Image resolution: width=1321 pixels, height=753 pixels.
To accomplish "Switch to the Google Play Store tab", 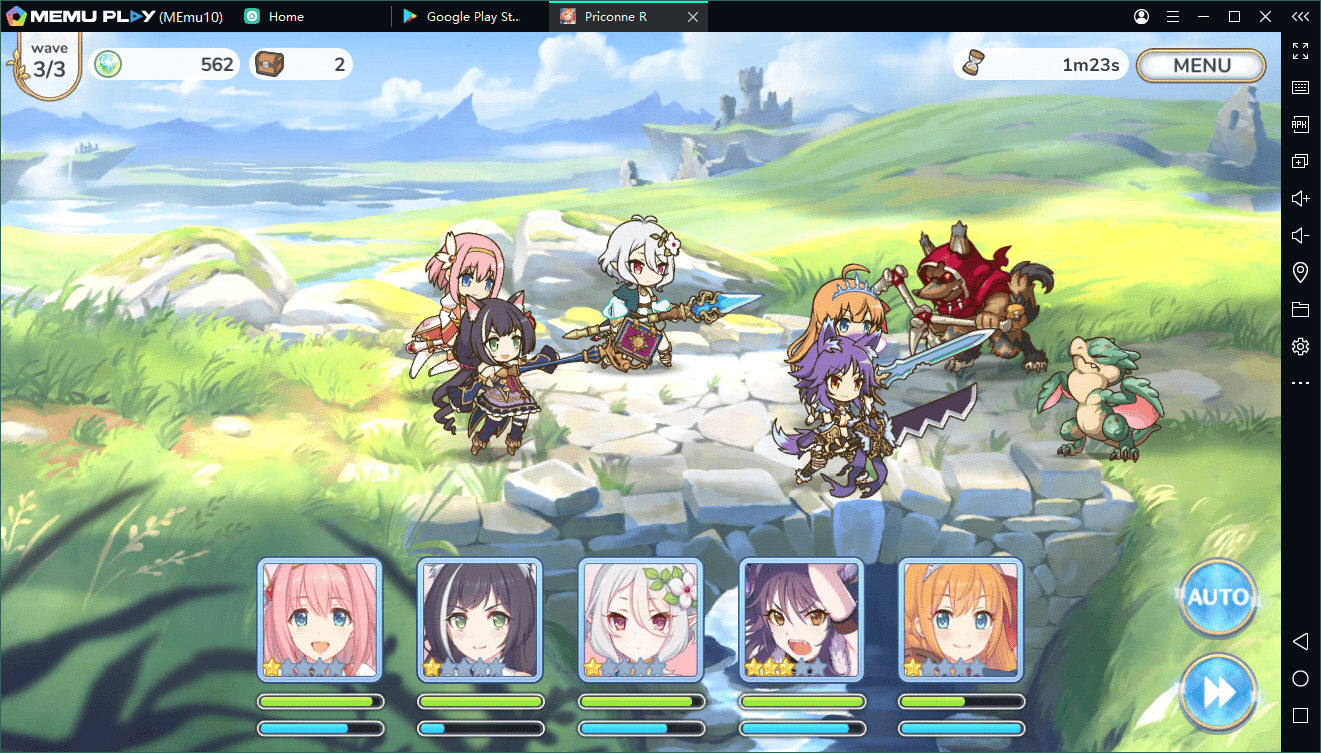I will 472,17.
